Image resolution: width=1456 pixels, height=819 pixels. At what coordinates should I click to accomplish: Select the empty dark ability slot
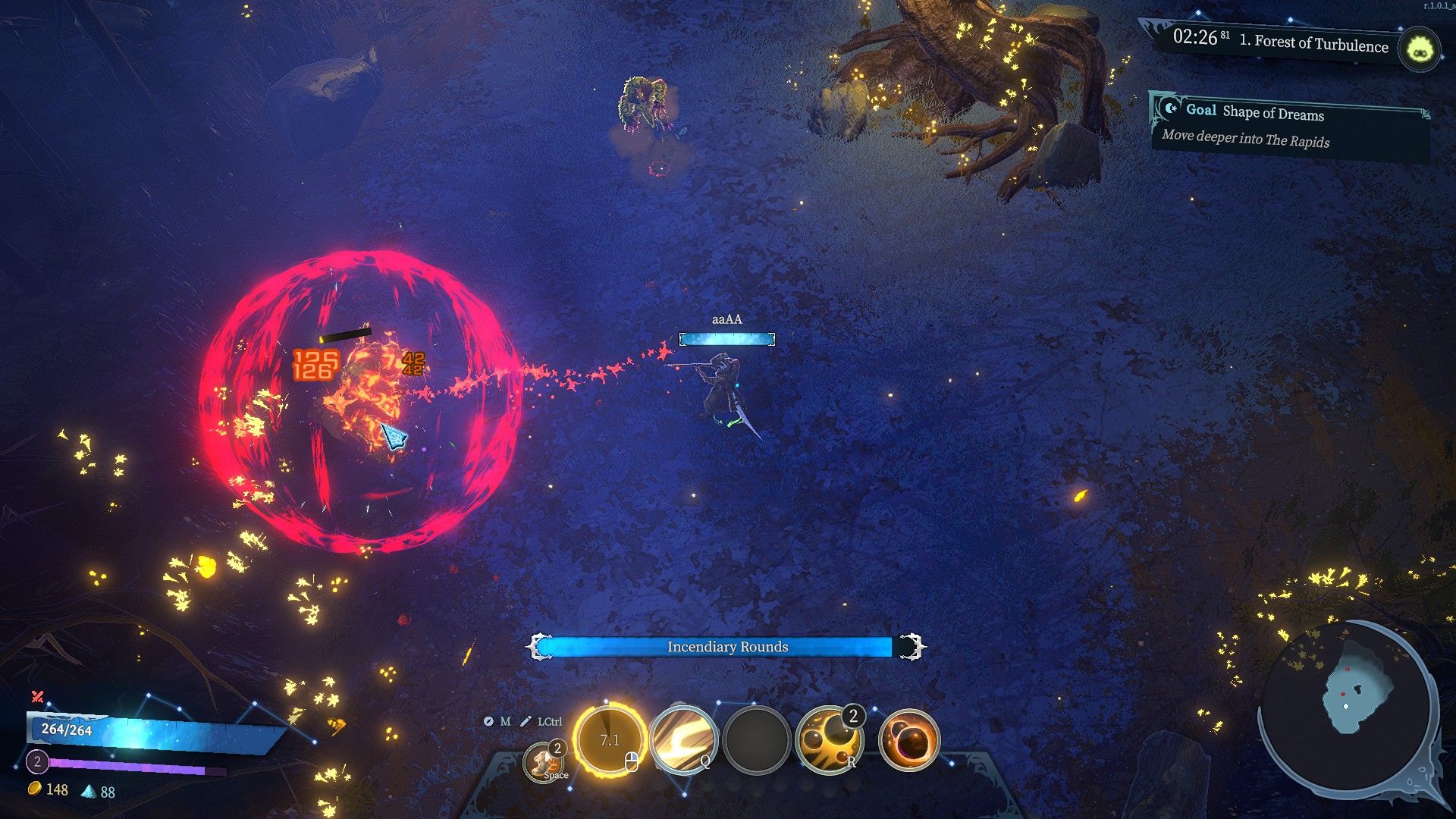point(756,741)
